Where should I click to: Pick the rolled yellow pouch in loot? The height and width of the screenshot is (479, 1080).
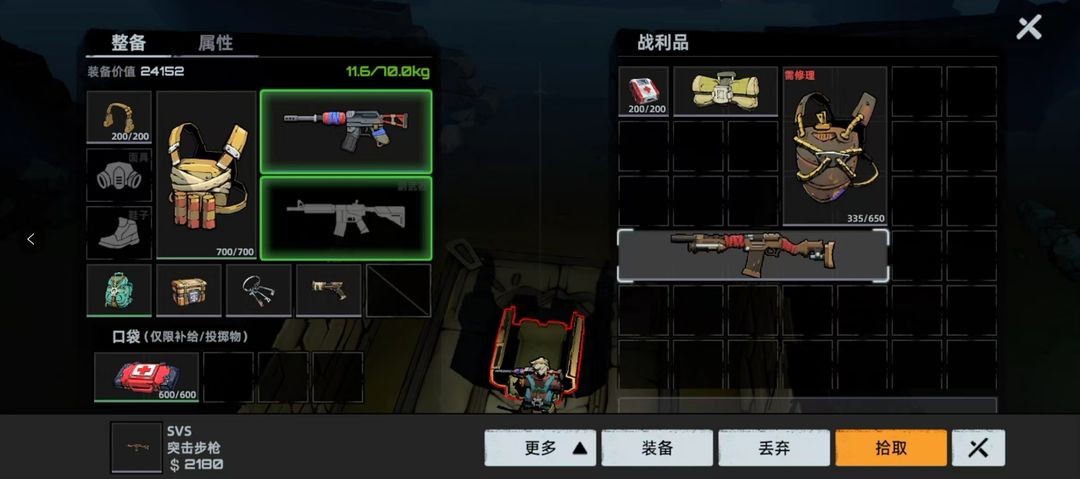[x=725, y=91]
